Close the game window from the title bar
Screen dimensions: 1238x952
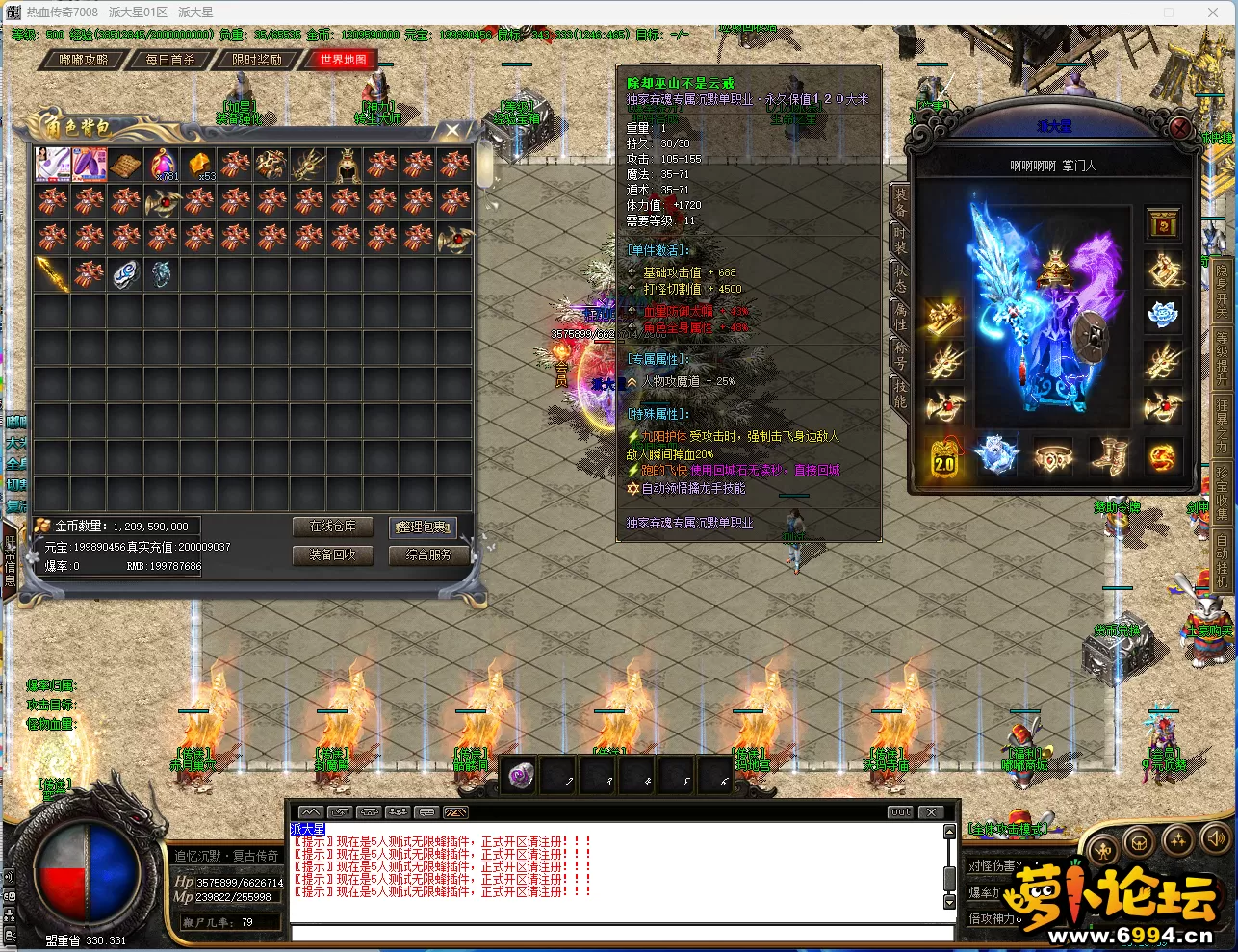(x=1213, y=13)
